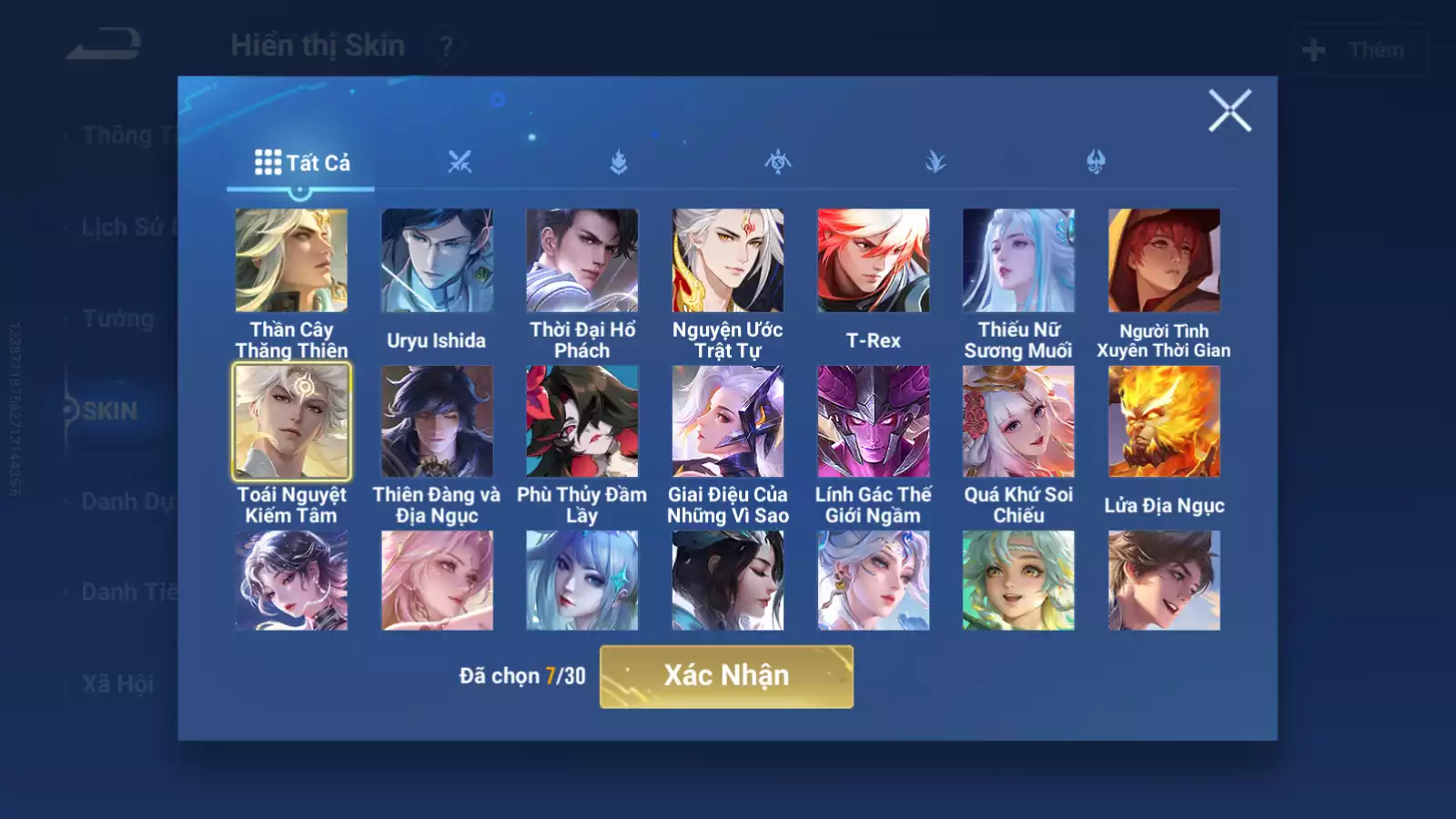Choose the Thần Cây Thăng Thiên skin

[x=291, y=261]
